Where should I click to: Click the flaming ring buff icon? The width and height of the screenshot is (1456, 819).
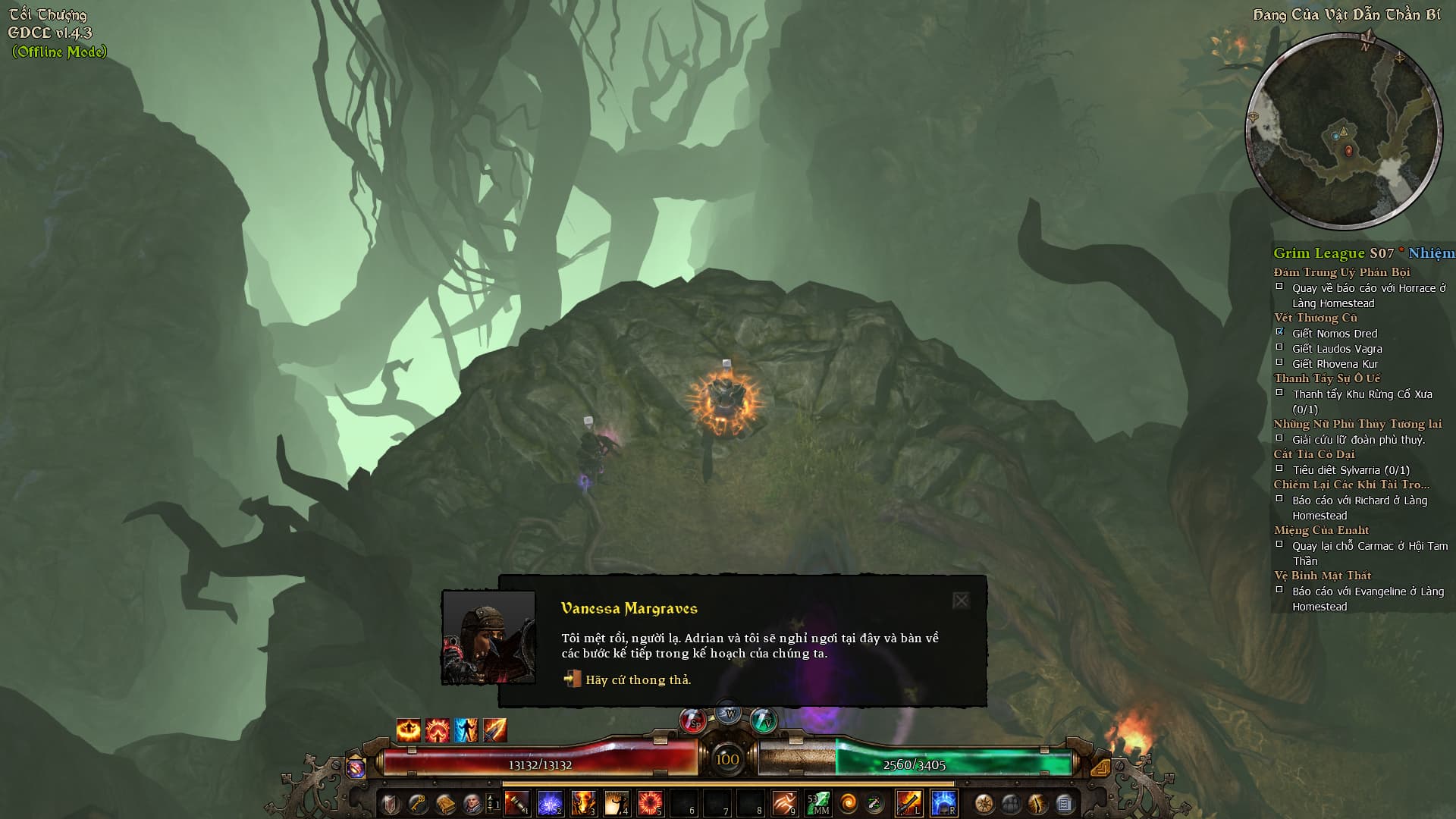point(408,730)
